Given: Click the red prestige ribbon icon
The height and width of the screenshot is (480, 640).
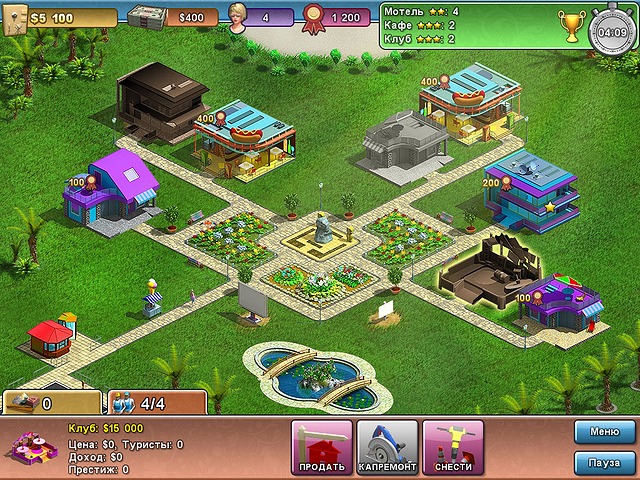Looking at the screenshot, I should (314, 15).
